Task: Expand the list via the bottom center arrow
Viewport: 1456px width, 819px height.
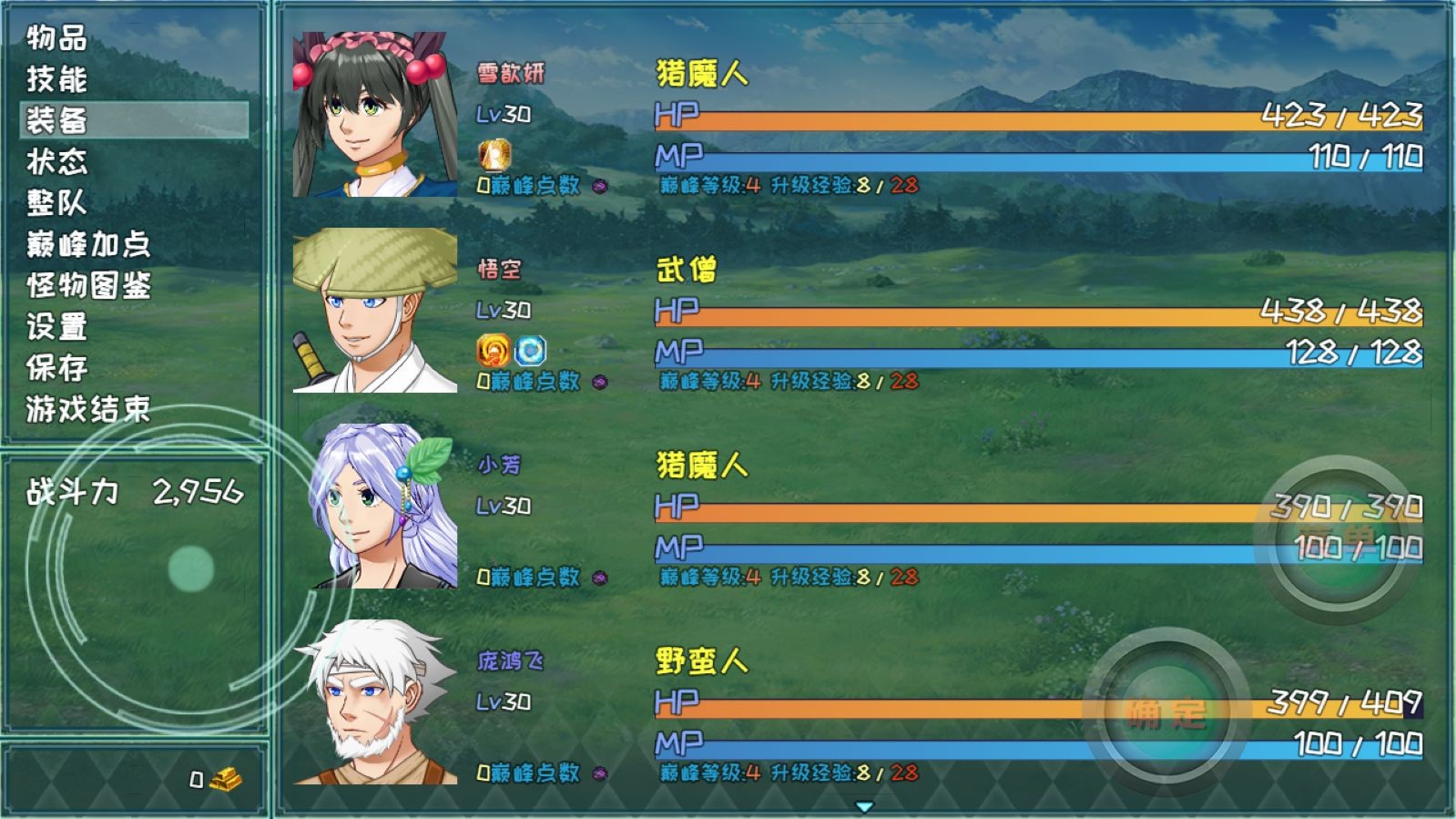Action: 863,806
